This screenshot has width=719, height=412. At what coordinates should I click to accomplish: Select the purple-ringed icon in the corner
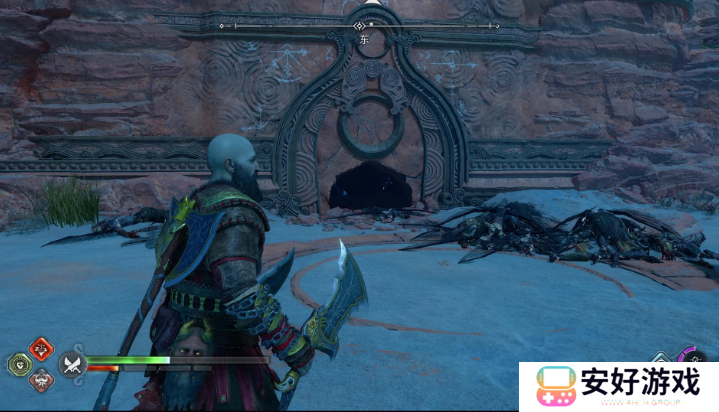[692, 358]
